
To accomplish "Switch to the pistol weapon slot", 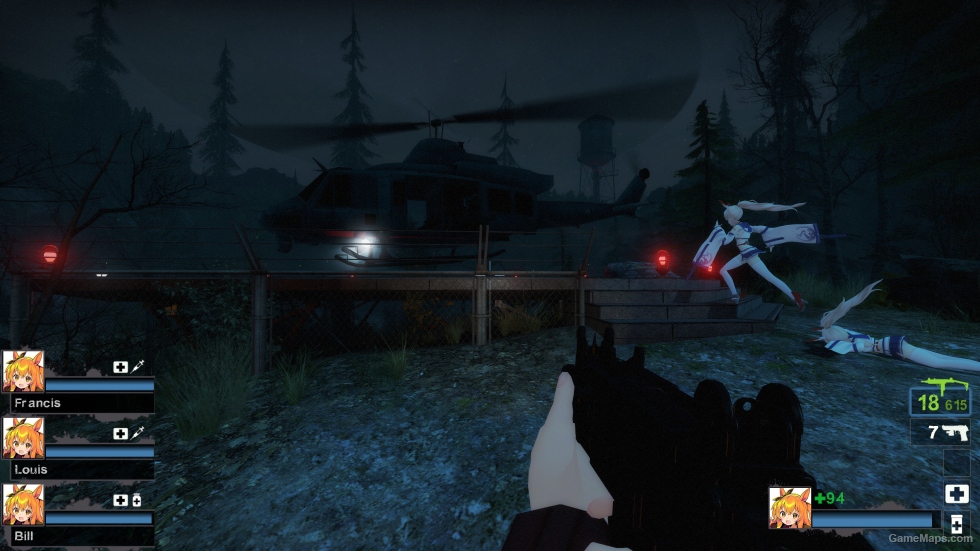I will [x=940, y=432].
